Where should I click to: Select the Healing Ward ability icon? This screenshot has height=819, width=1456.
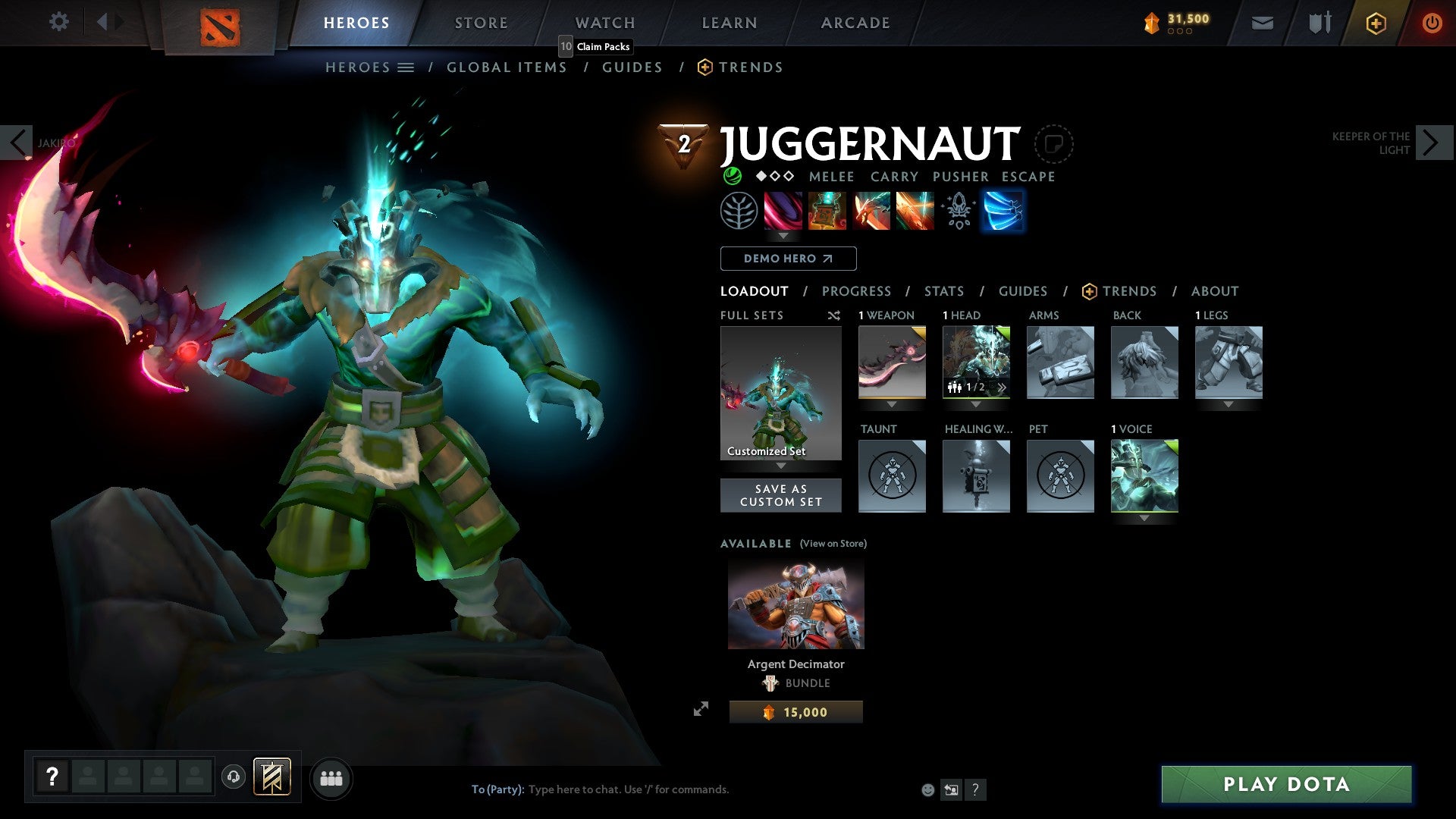(x=827, y=212)
